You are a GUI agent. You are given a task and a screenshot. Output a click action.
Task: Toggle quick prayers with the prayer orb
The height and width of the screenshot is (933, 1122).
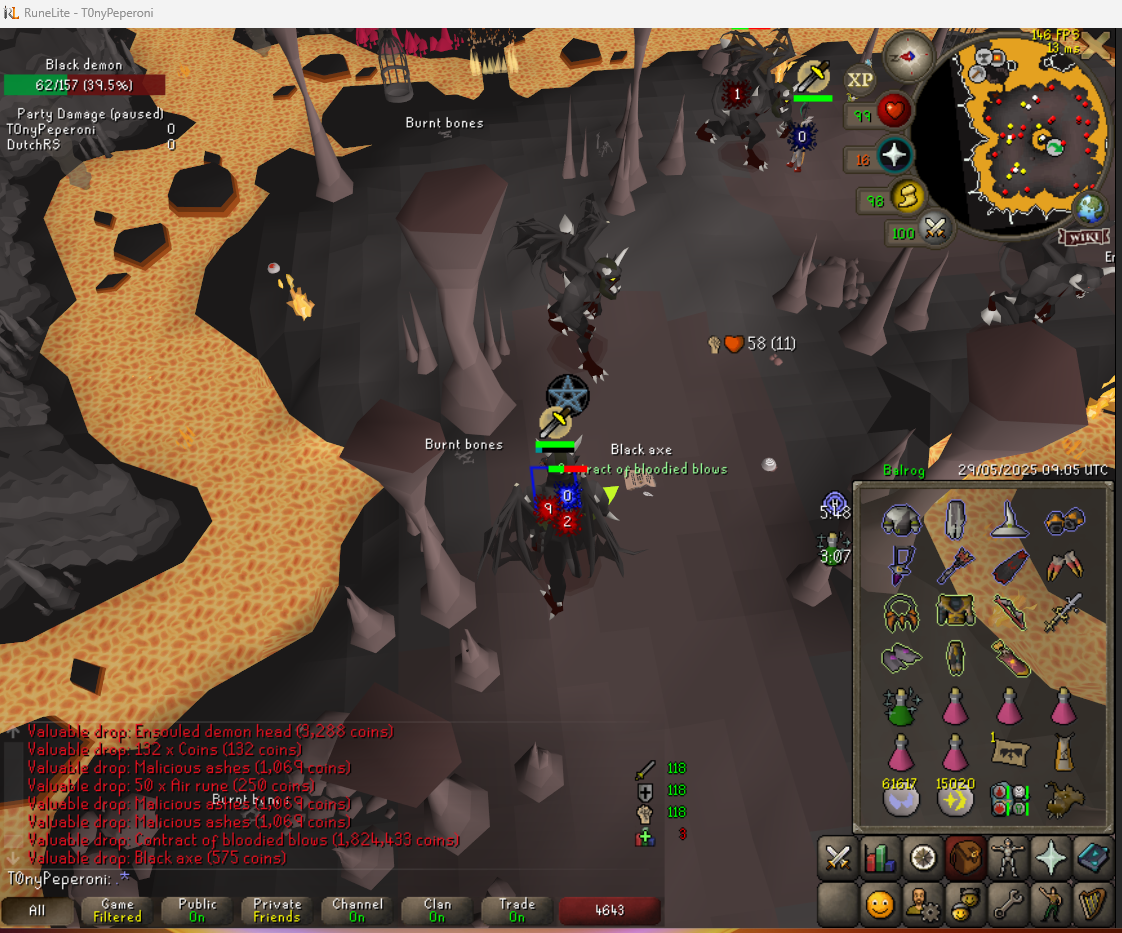click(x=894, y=155)
